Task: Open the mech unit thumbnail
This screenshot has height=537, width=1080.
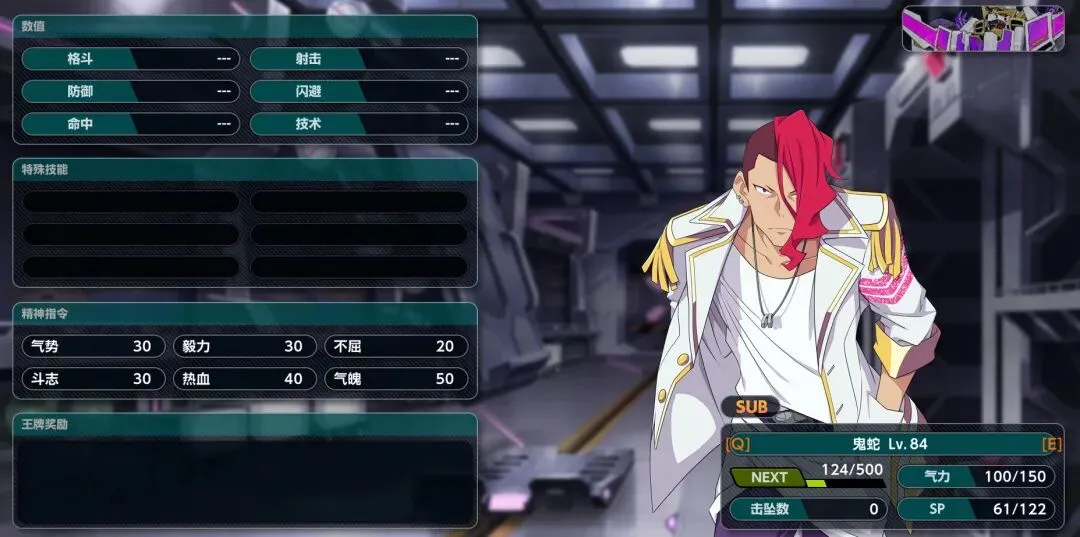Action: (982, 28)
